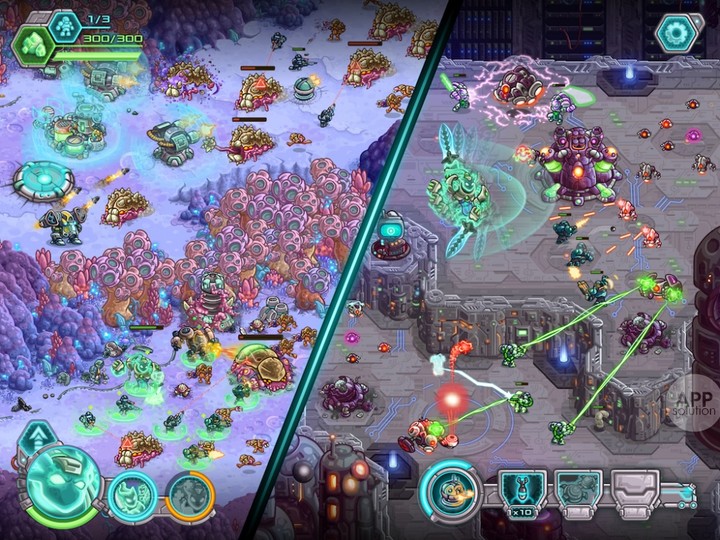The image size is (720, 540).
Task: Use the missile item slot marked x10
Action: [521, 492]
